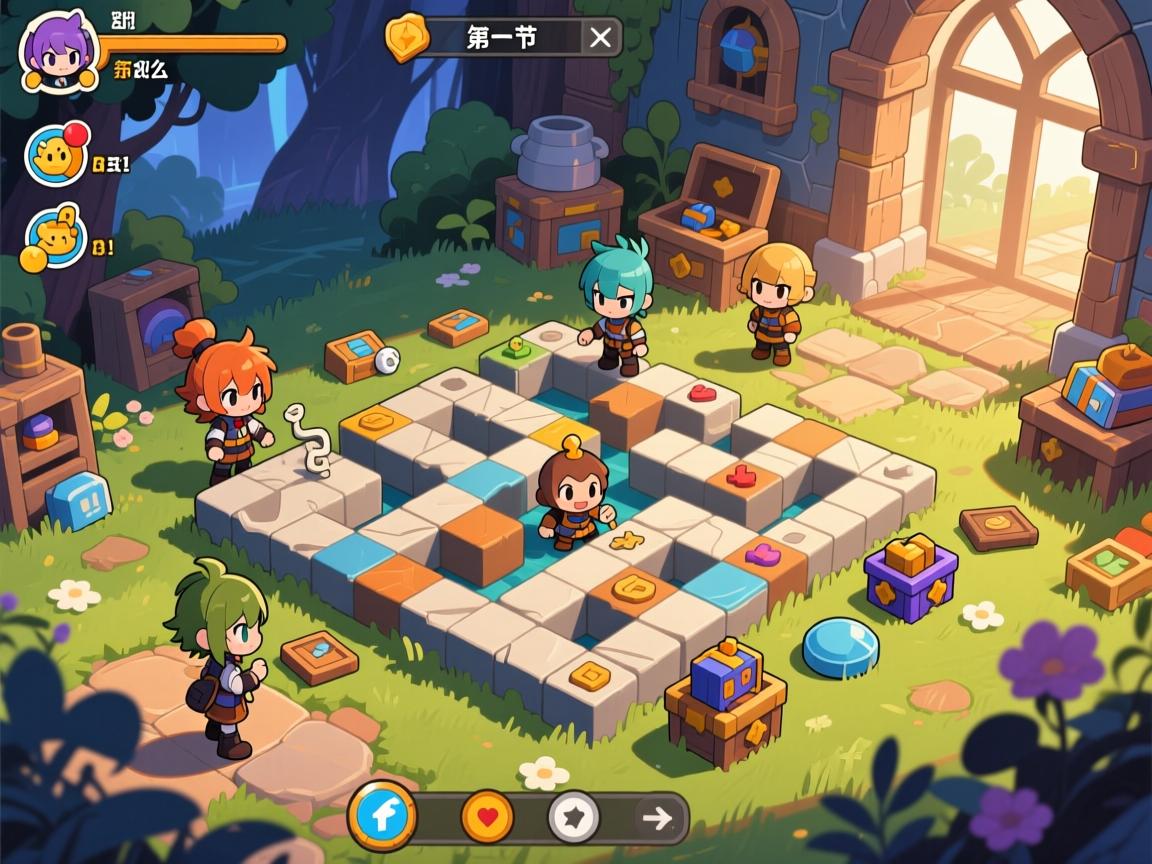Screen dimensions: 1152x864
Task: Select the white star button
Action: tap(574, 817)
